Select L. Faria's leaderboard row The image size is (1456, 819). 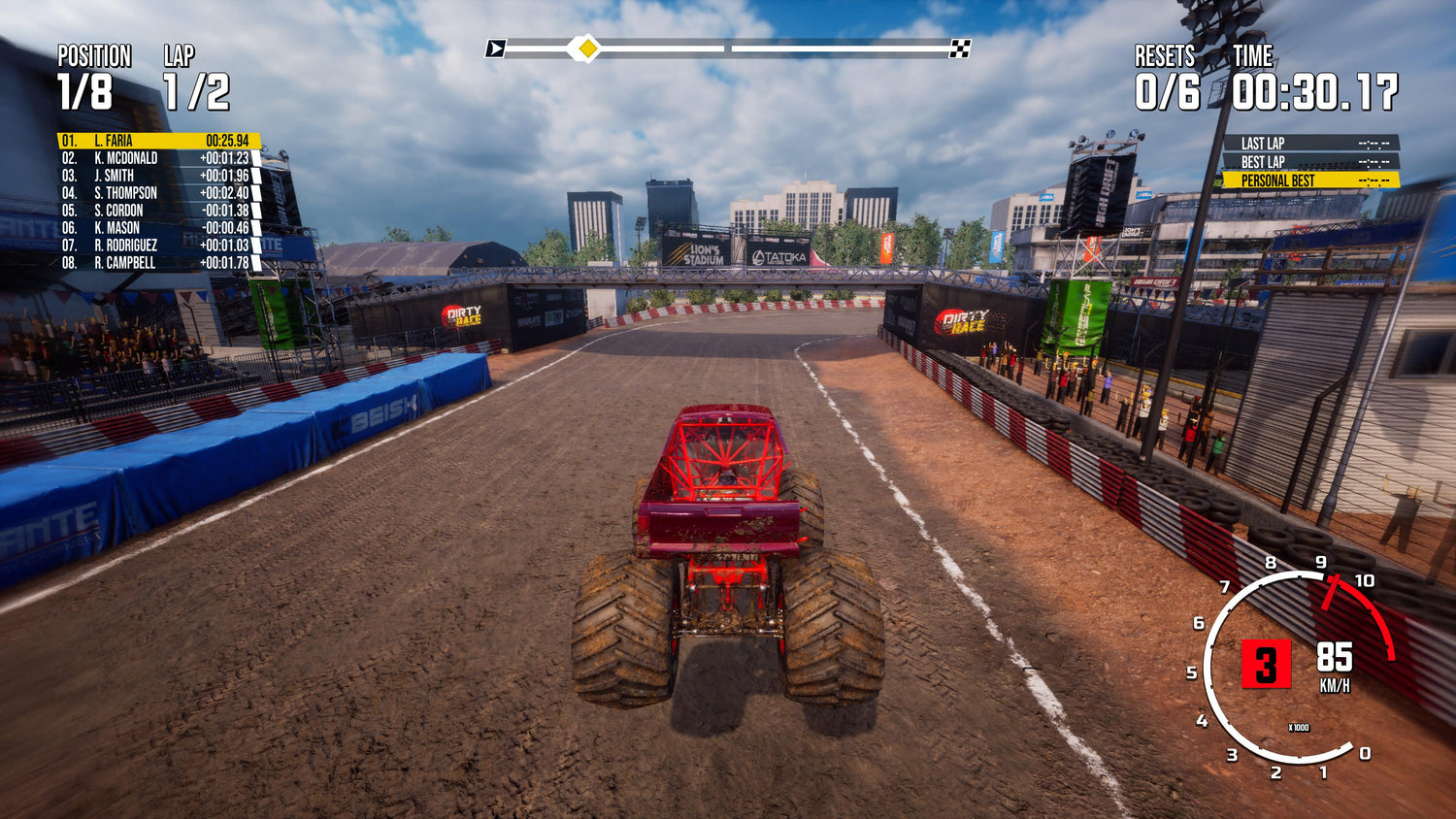(x=157, y=141)
